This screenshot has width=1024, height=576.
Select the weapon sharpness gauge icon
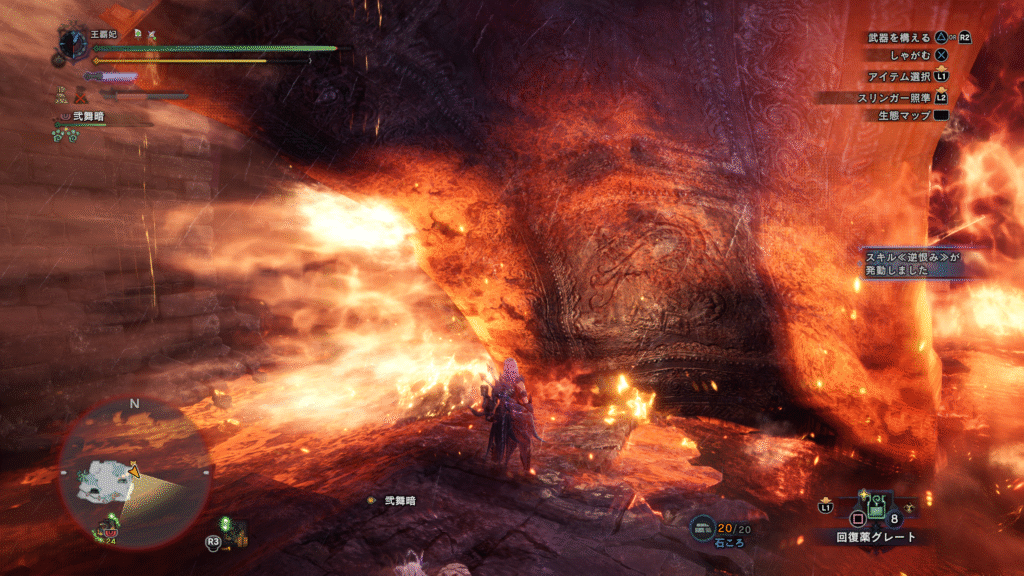click(x=110, y=76)
